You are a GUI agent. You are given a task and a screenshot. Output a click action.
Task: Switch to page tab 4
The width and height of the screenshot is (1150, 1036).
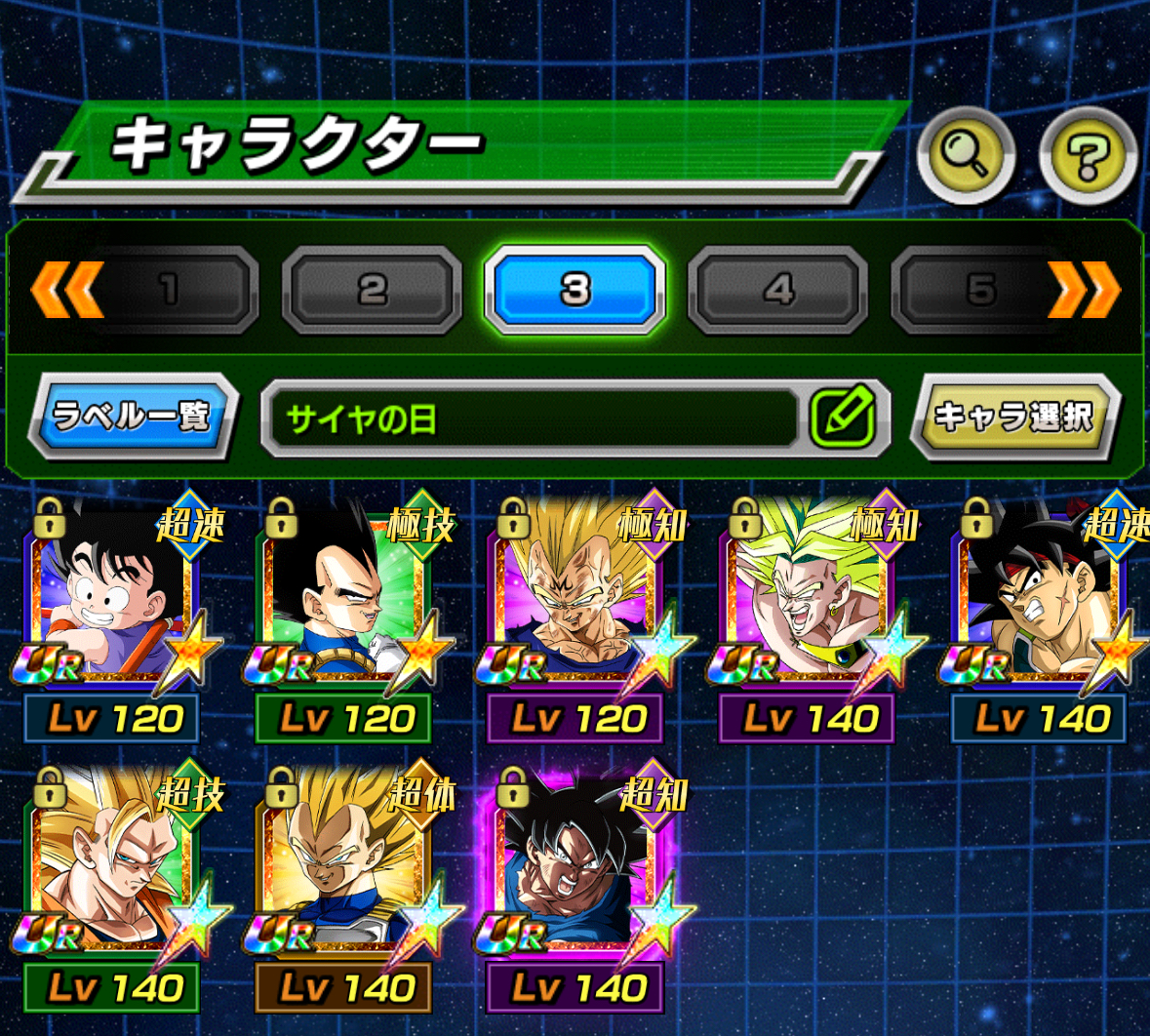click(x=777, y=290)
